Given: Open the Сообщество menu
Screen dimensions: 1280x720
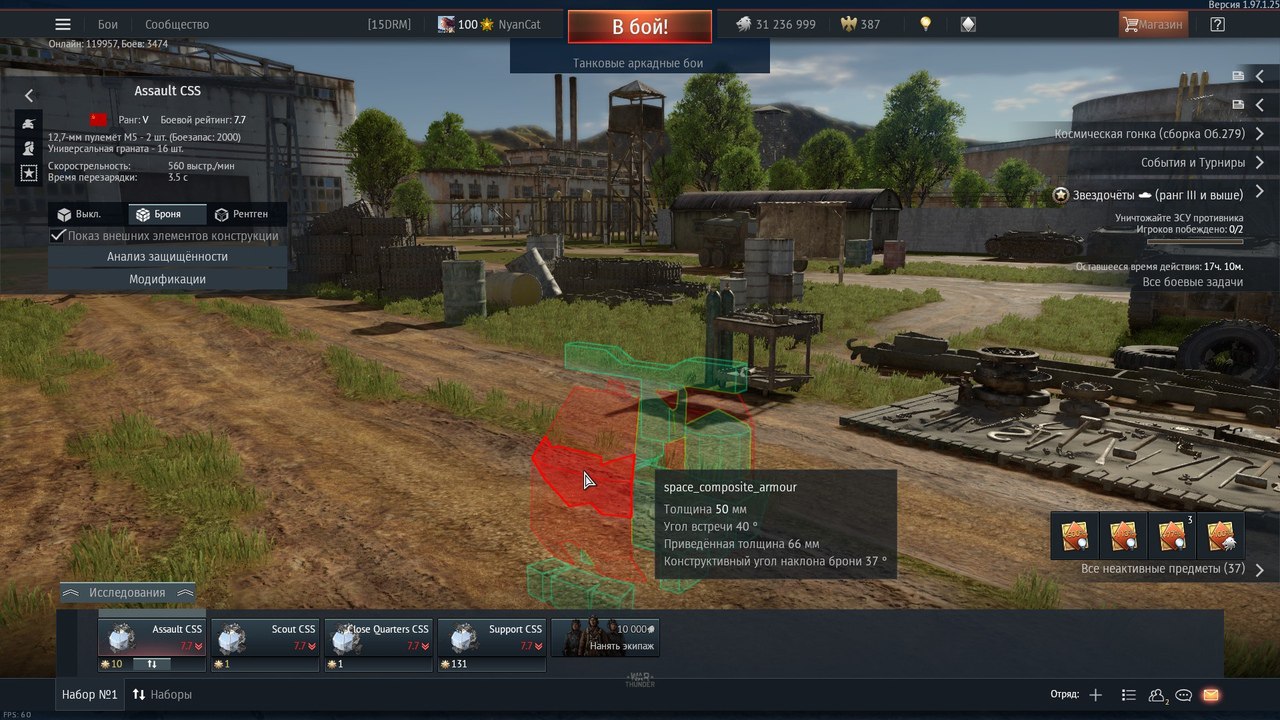Looking at the screenshot, I should (177, 25).
